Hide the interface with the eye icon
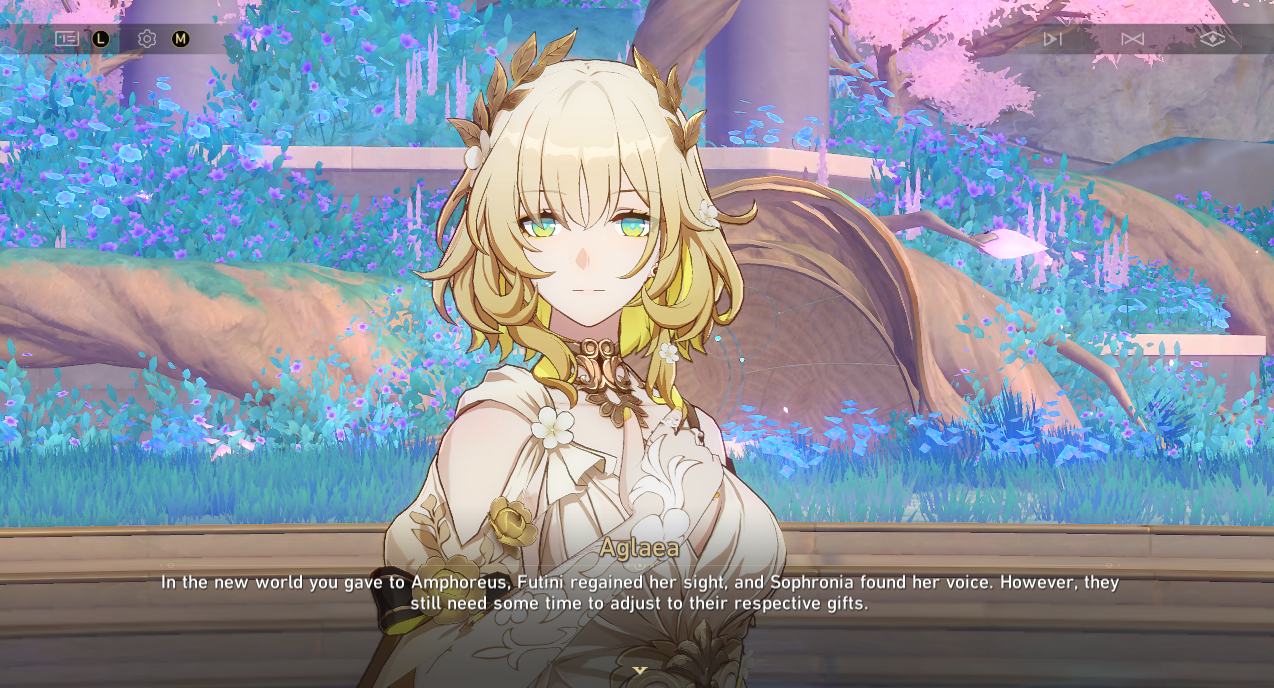The width and height of the screenshot is (1274, 688). click(x=1212, y=39)
